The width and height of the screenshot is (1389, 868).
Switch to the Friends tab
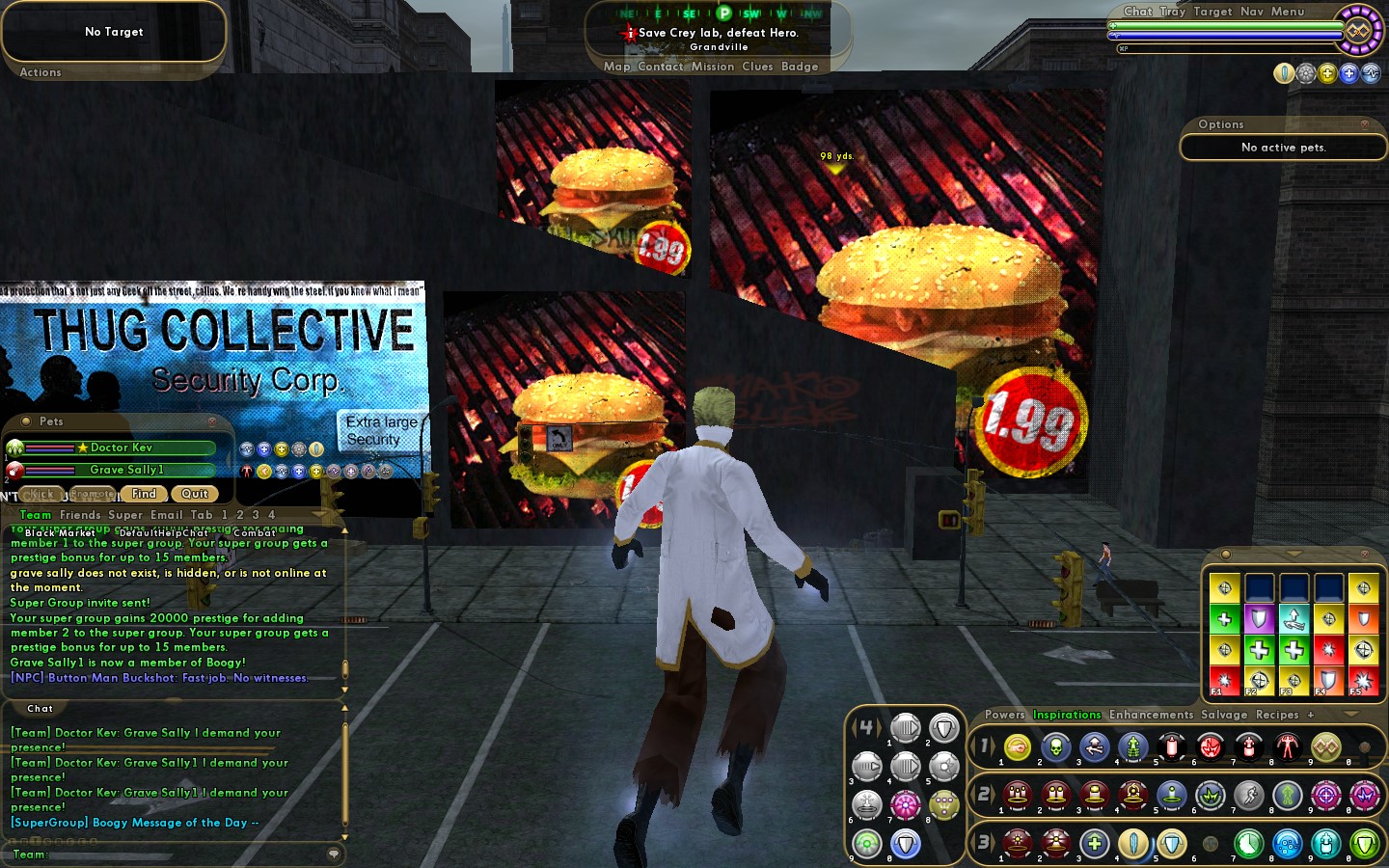pos(80,515)
